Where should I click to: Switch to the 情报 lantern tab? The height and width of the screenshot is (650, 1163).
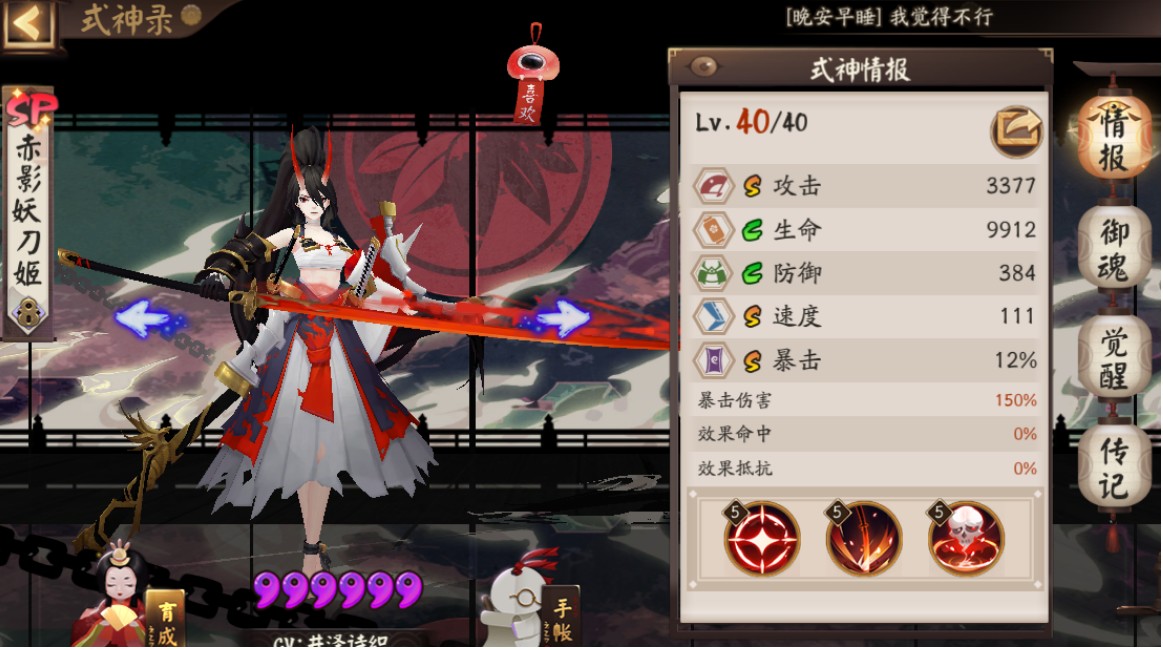point(1113,141)
